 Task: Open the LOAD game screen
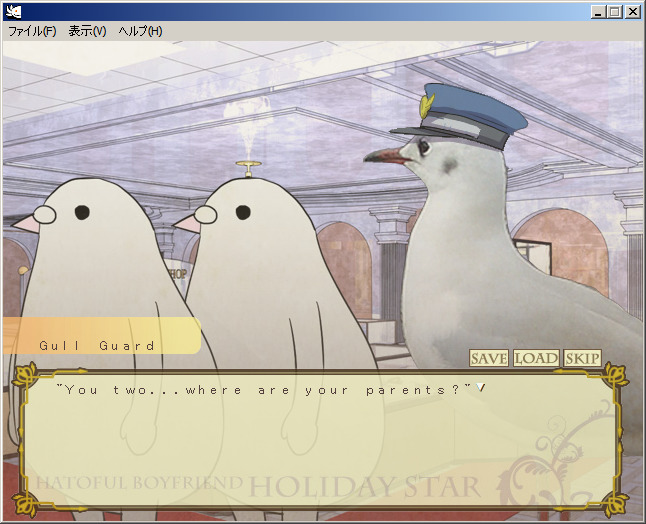pyautogui.click(x=536, y=358)
